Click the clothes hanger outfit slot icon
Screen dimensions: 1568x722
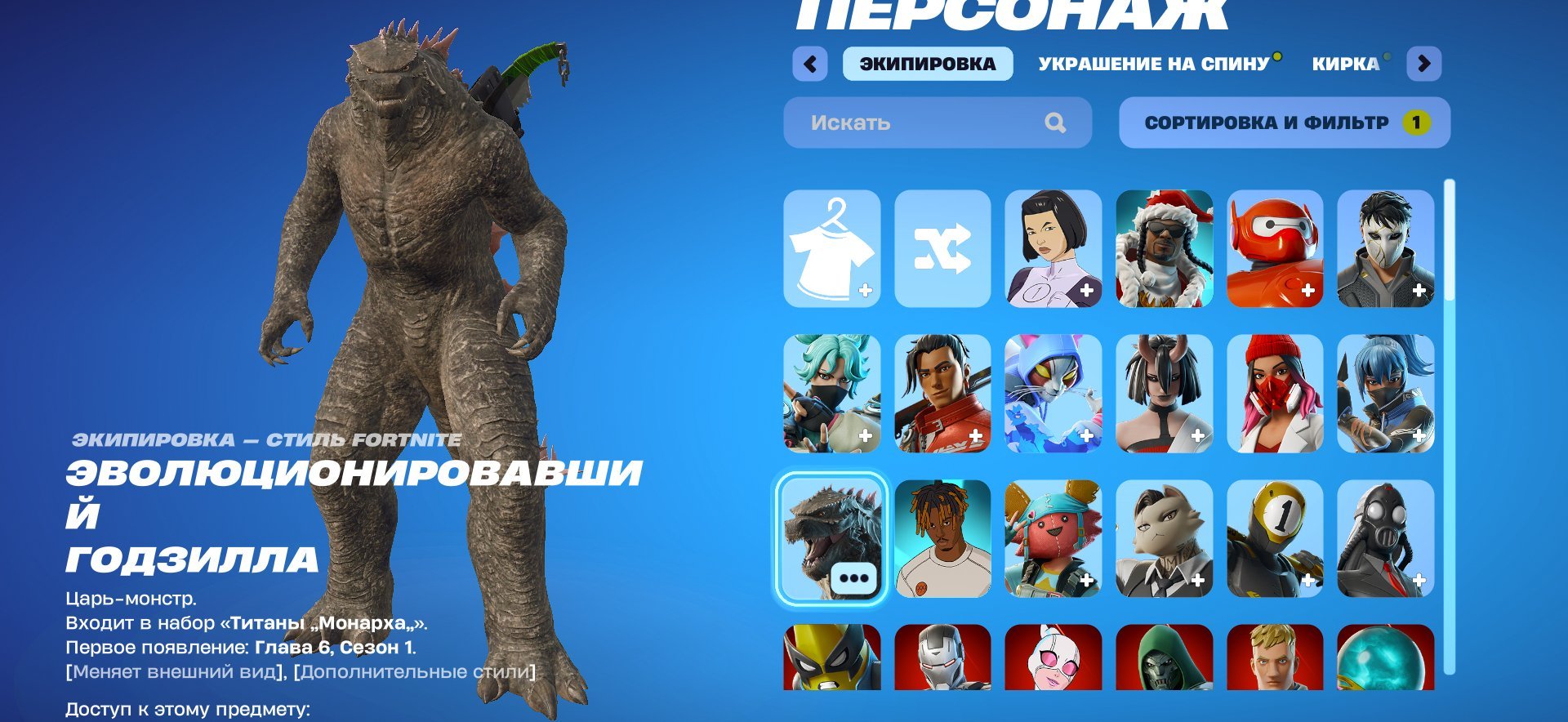[831, 247]
